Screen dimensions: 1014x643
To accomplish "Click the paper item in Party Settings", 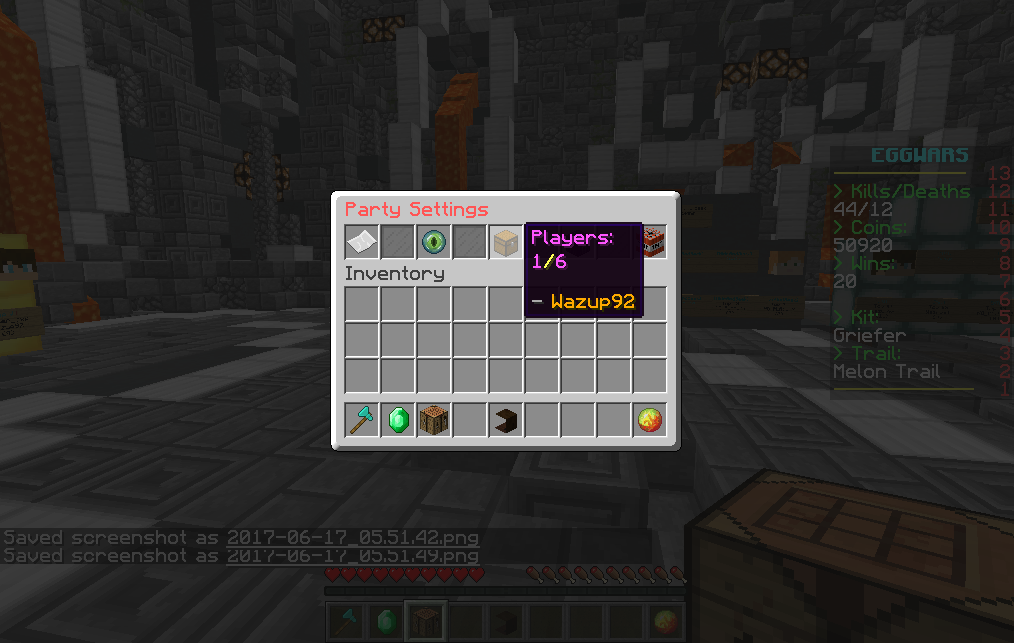I will pyautogui.click(x=362, y=242).
